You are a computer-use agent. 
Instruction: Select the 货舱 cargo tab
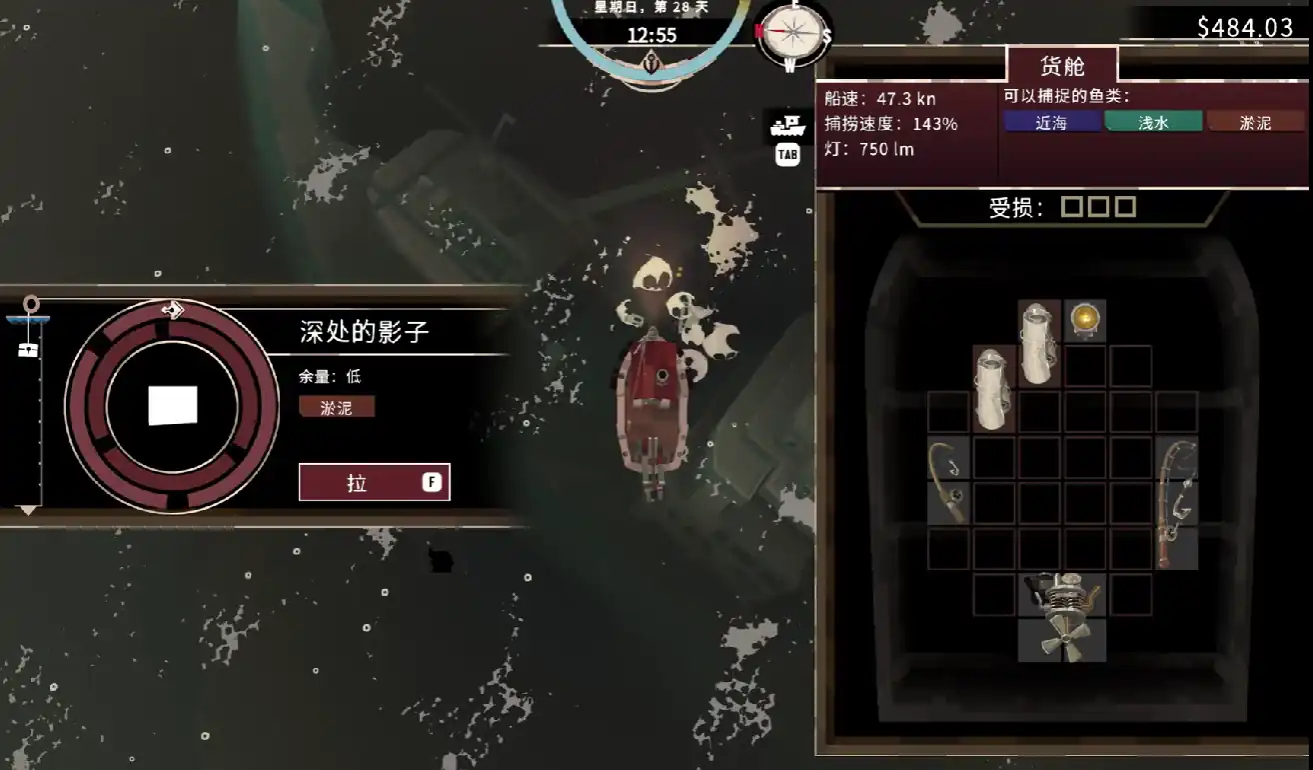[1062, 66]
